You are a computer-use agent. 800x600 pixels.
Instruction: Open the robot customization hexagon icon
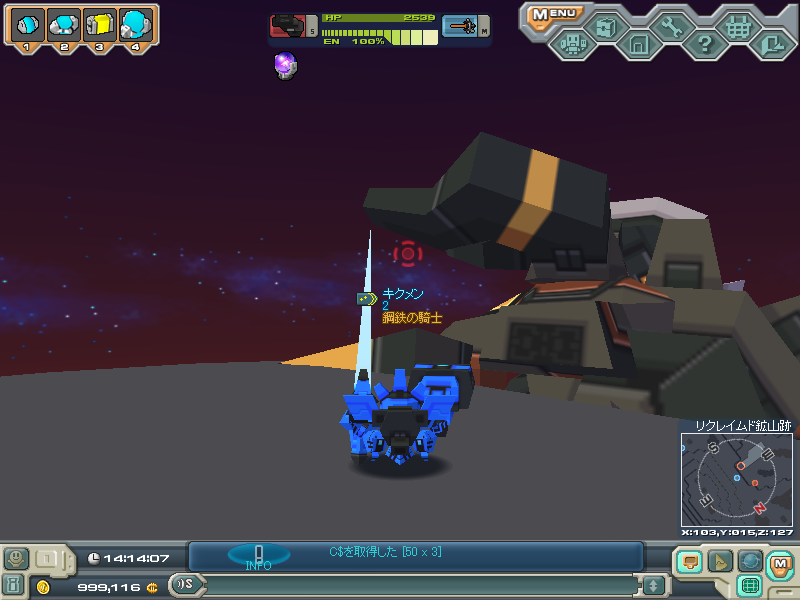[x=572, y=43]
